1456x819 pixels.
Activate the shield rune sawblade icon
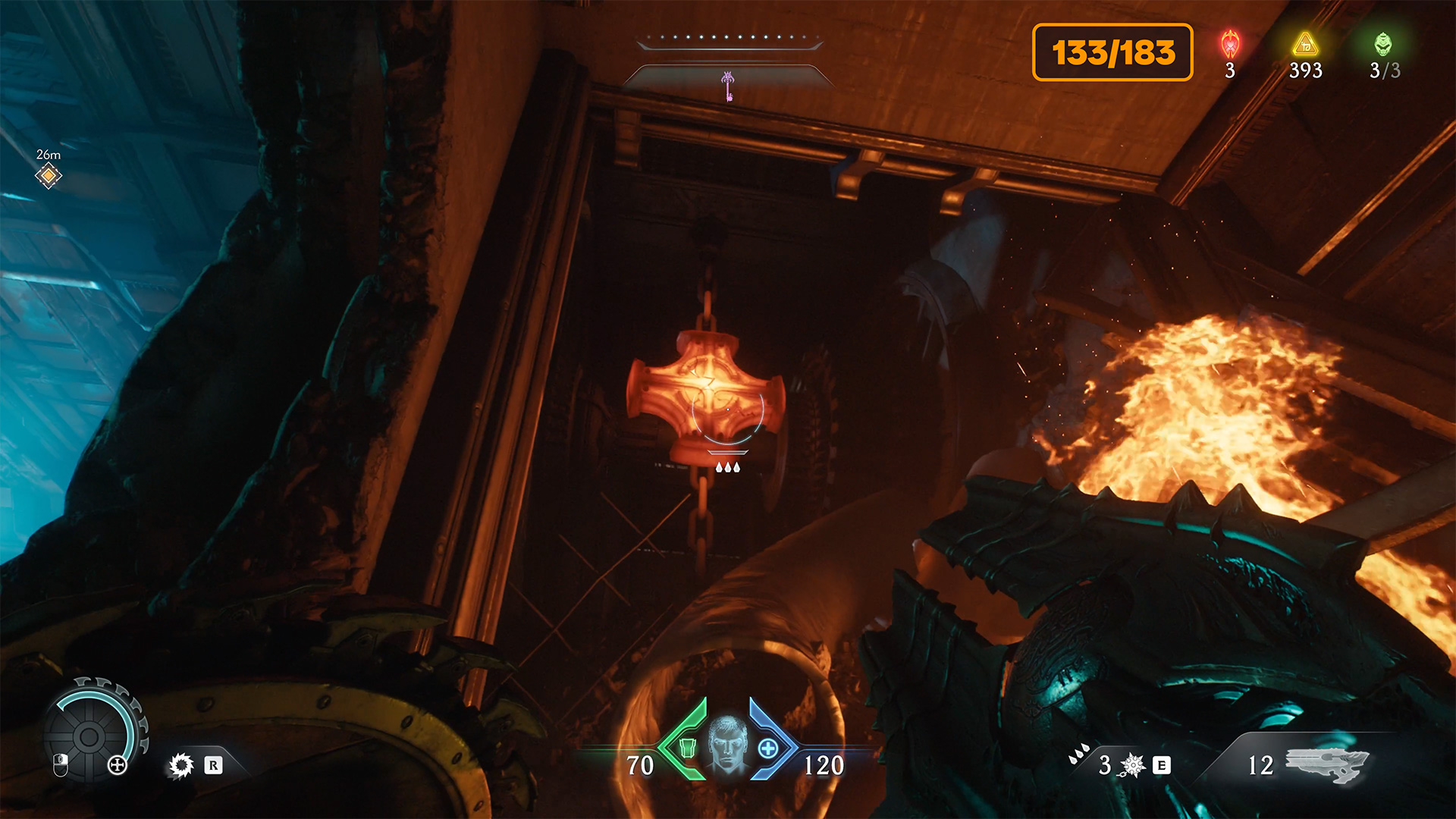click(181, 765)
